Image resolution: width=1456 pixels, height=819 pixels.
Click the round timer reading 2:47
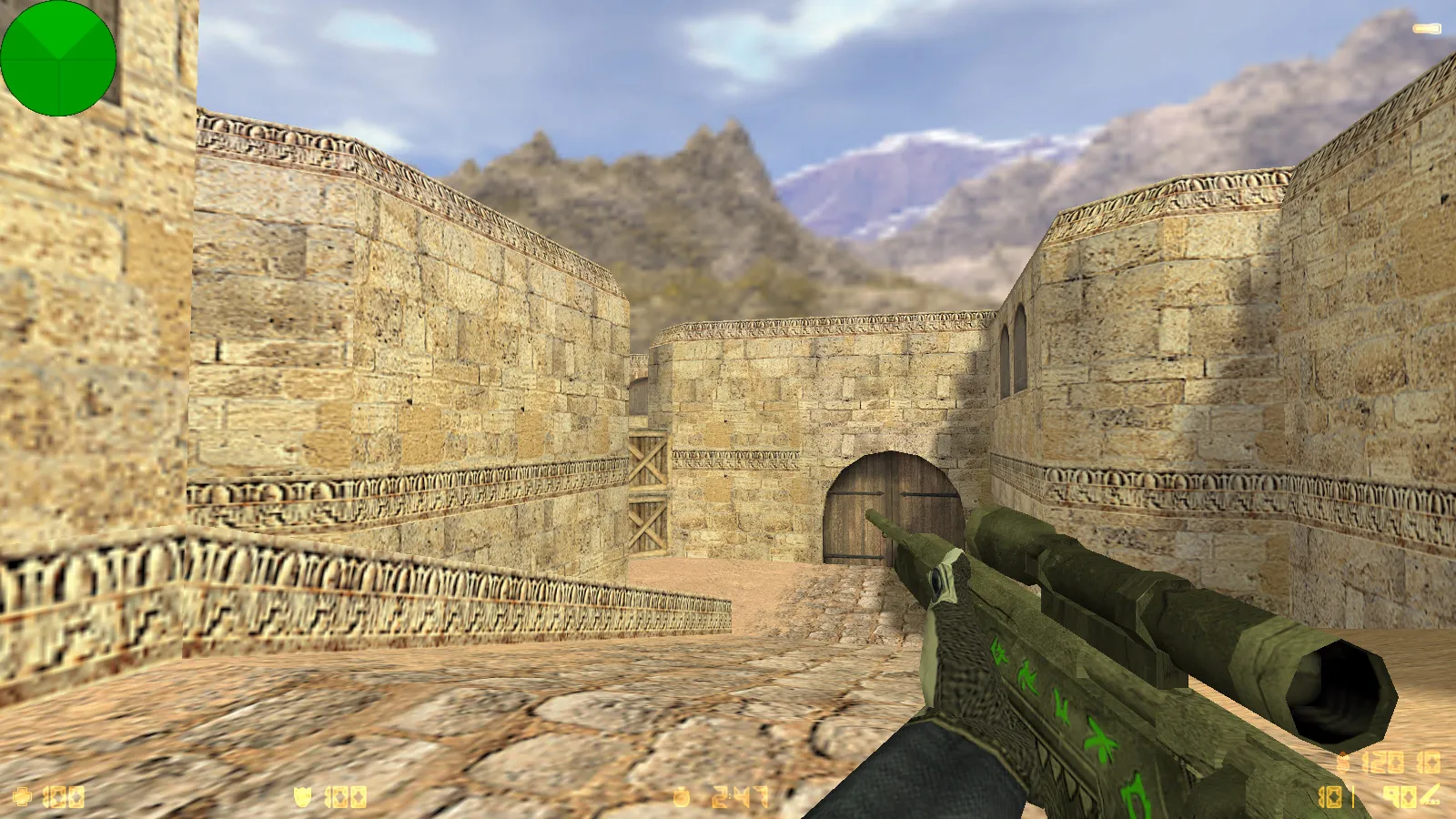[737, 795]
